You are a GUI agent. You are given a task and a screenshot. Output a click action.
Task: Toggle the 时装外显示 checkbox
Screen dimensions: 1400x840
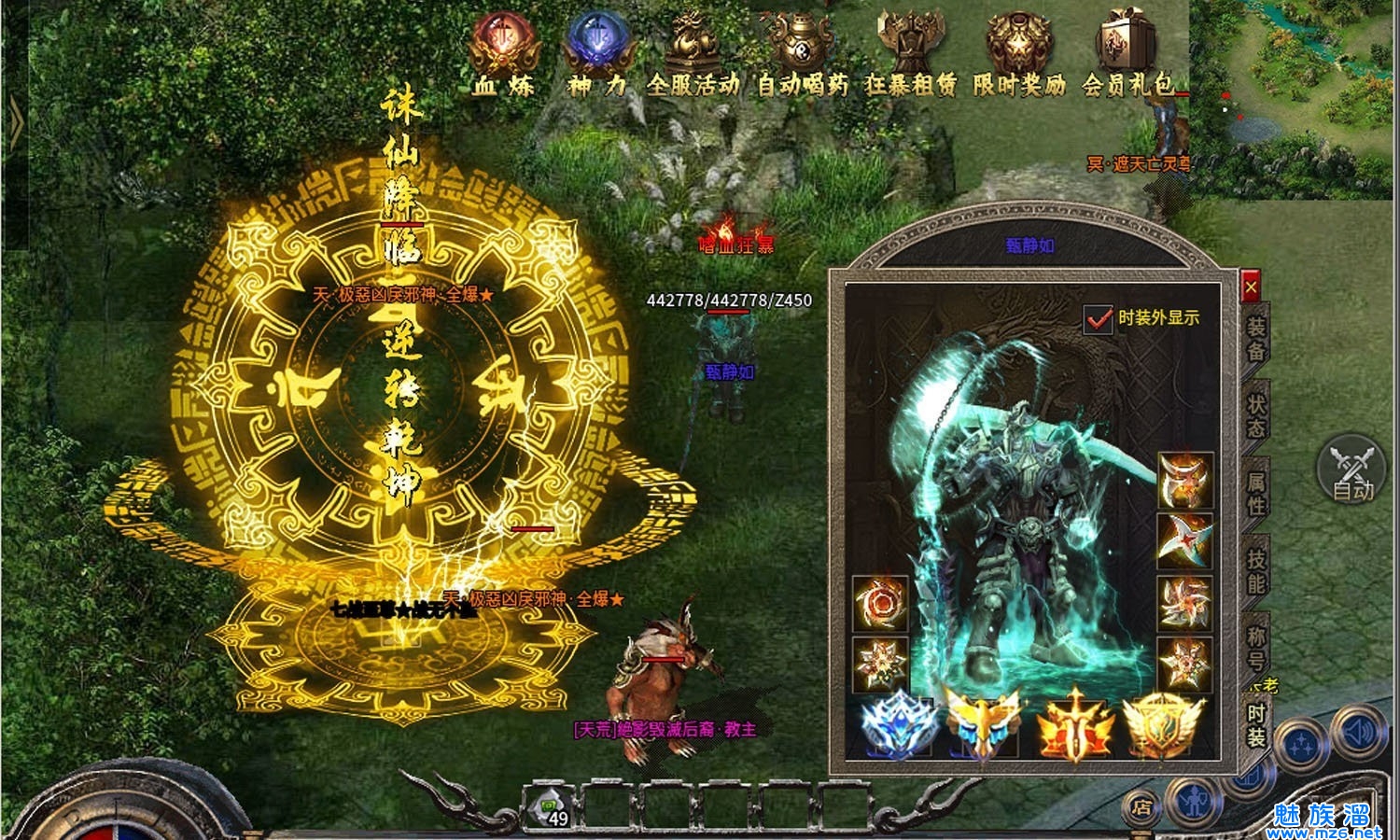[1099, 319]
